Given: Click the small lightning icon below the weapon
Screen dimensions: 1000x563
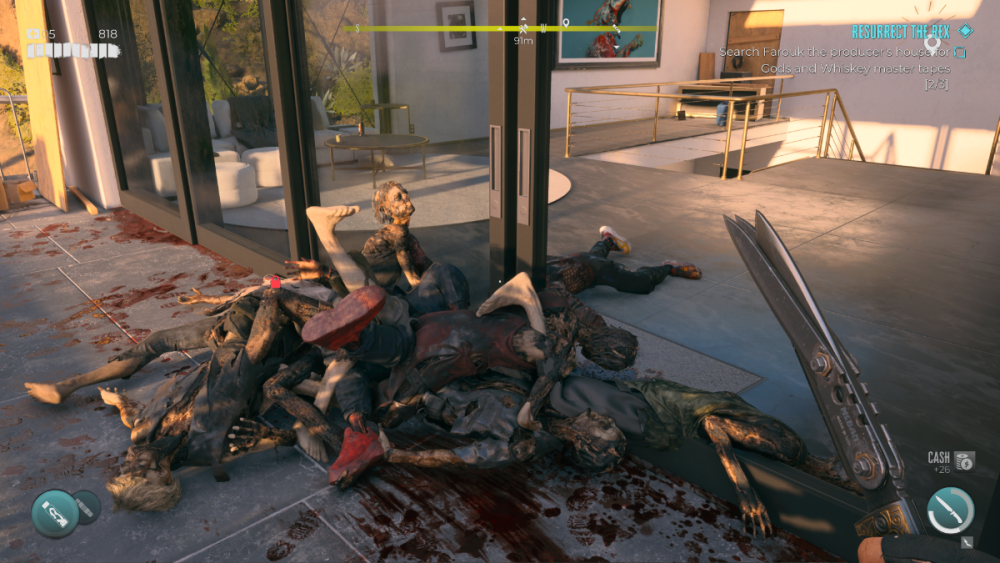Looking at the screenshot, I should (966, 543).
